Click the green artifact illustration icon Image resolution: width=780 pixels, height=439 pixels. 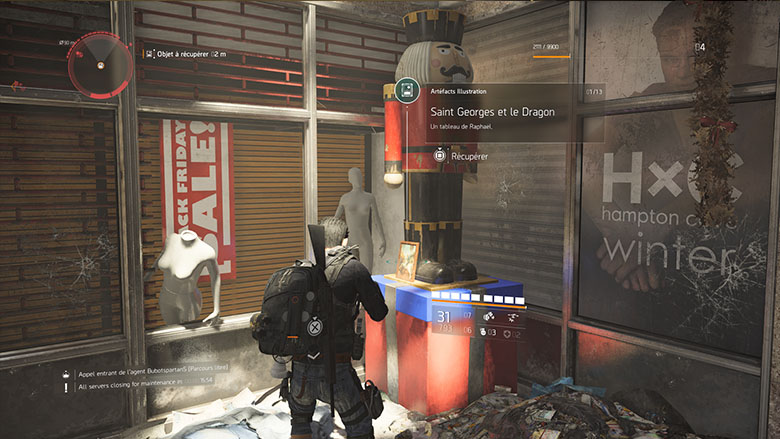coord(407,91)
